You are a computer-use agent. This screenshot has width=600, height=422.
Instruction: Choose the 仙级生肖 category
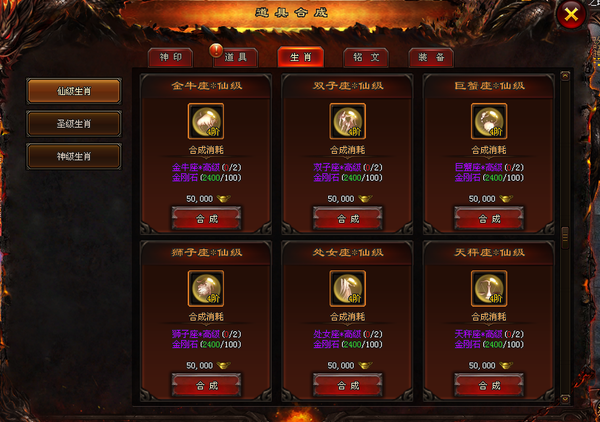tap(74, 91)
